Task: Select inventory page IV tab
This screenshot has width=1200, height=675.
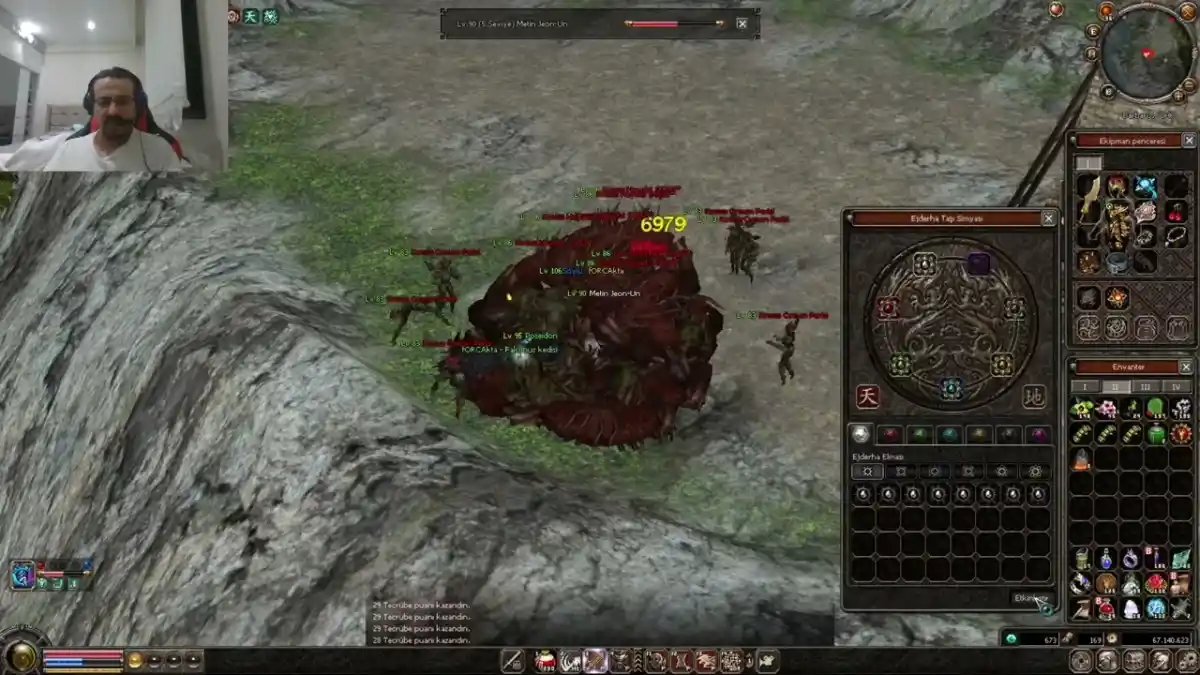Action: [1176, 386]
